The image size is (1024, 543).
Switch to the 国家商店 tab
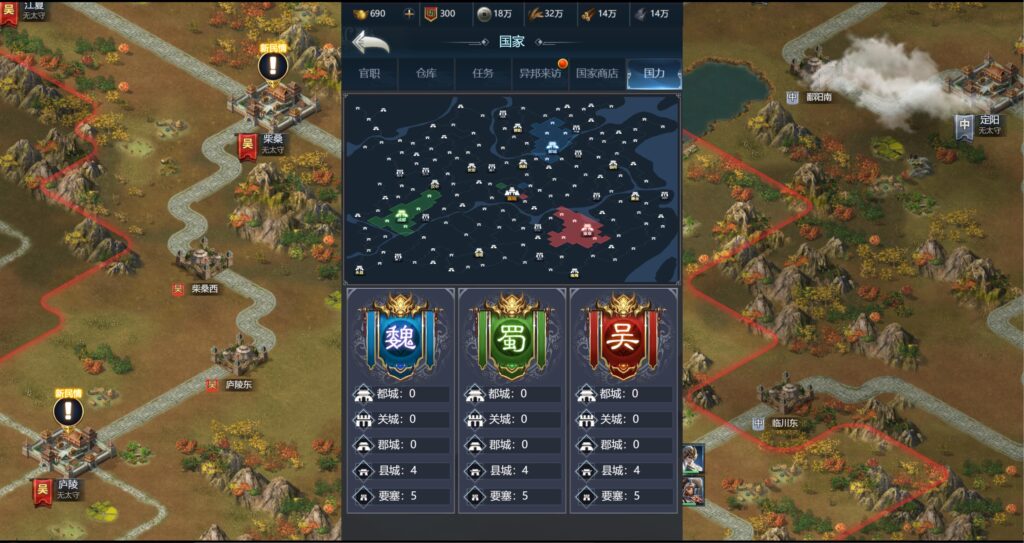[597, 74]
